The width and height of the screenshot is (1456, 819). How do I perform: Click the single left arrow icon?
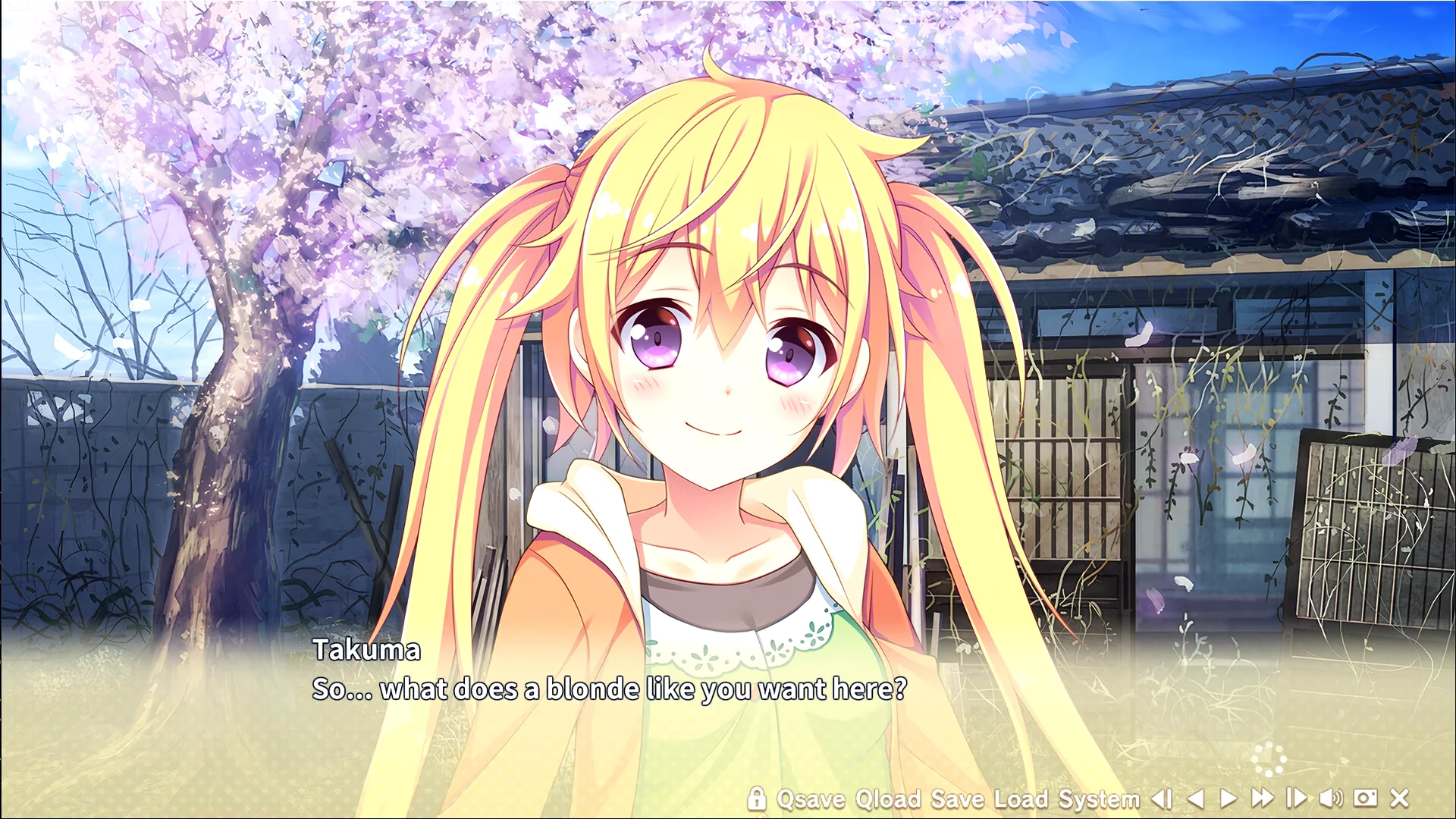(1196, 799)
